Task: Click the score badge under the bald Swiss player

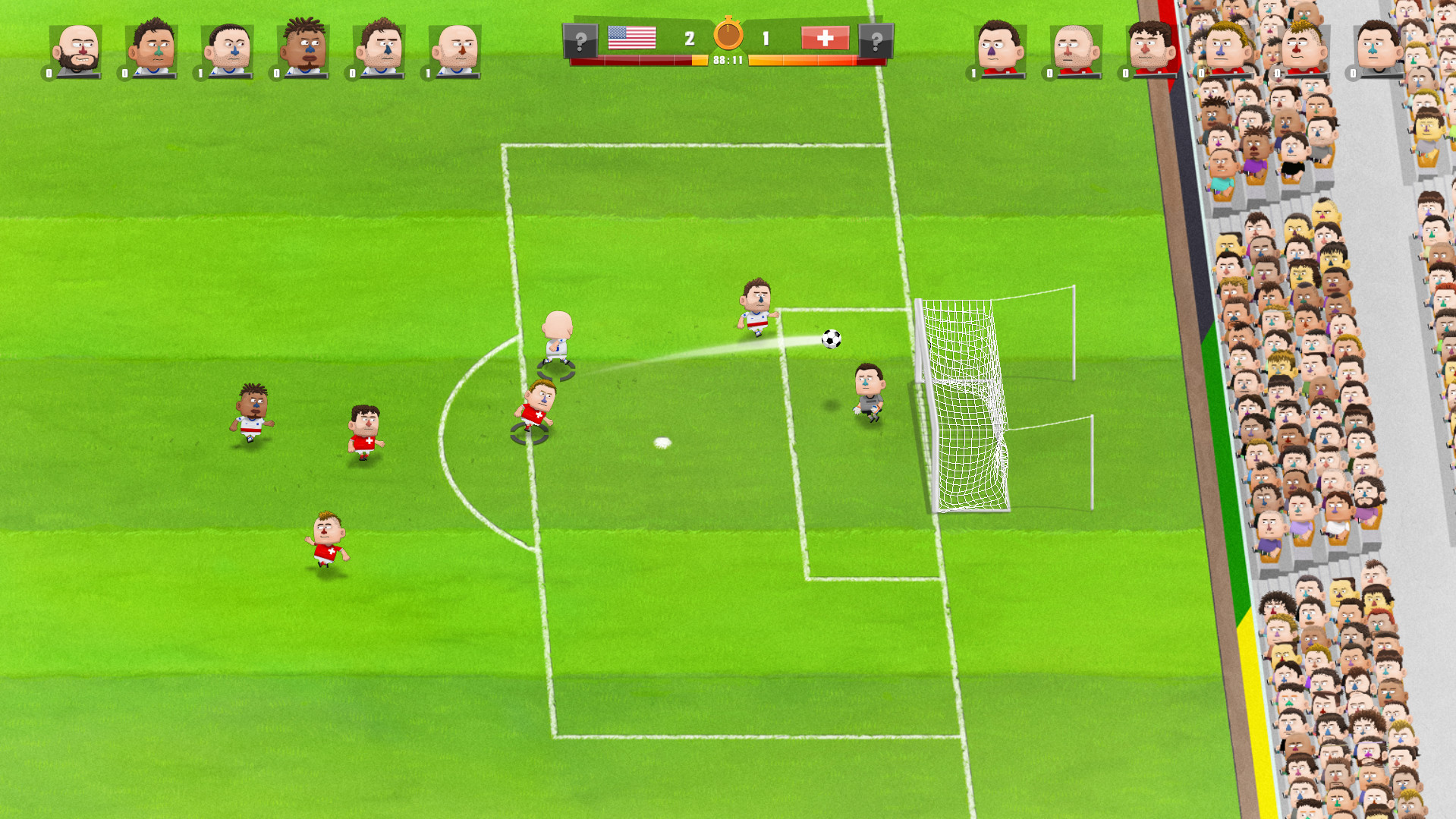Action: point(1049,74)
